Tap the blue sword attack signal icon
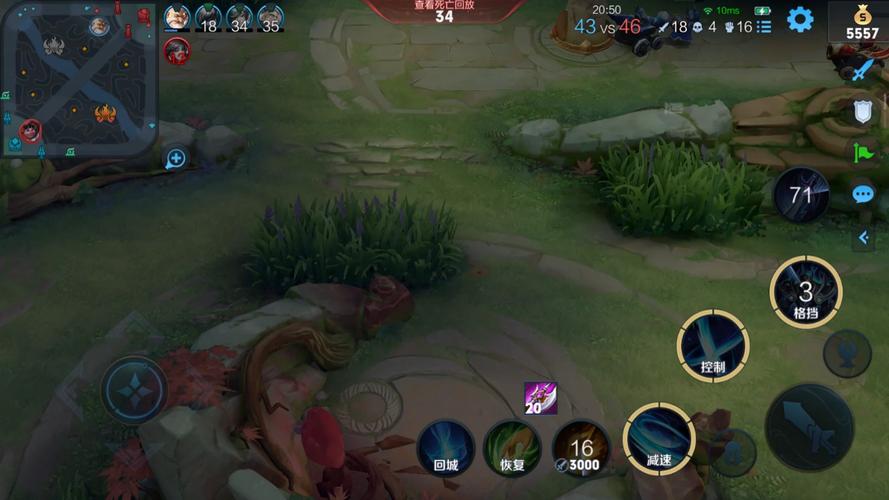The image size is (889, 500). tap(863, 70)
